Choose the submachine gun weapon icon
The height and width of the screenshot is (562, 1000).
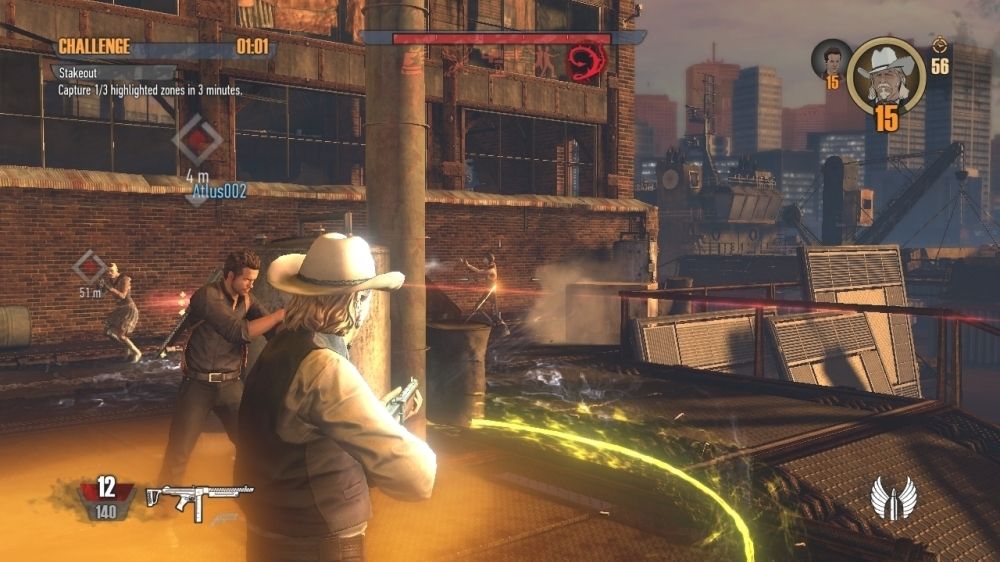pyautogui.click(x=199, y=496)
